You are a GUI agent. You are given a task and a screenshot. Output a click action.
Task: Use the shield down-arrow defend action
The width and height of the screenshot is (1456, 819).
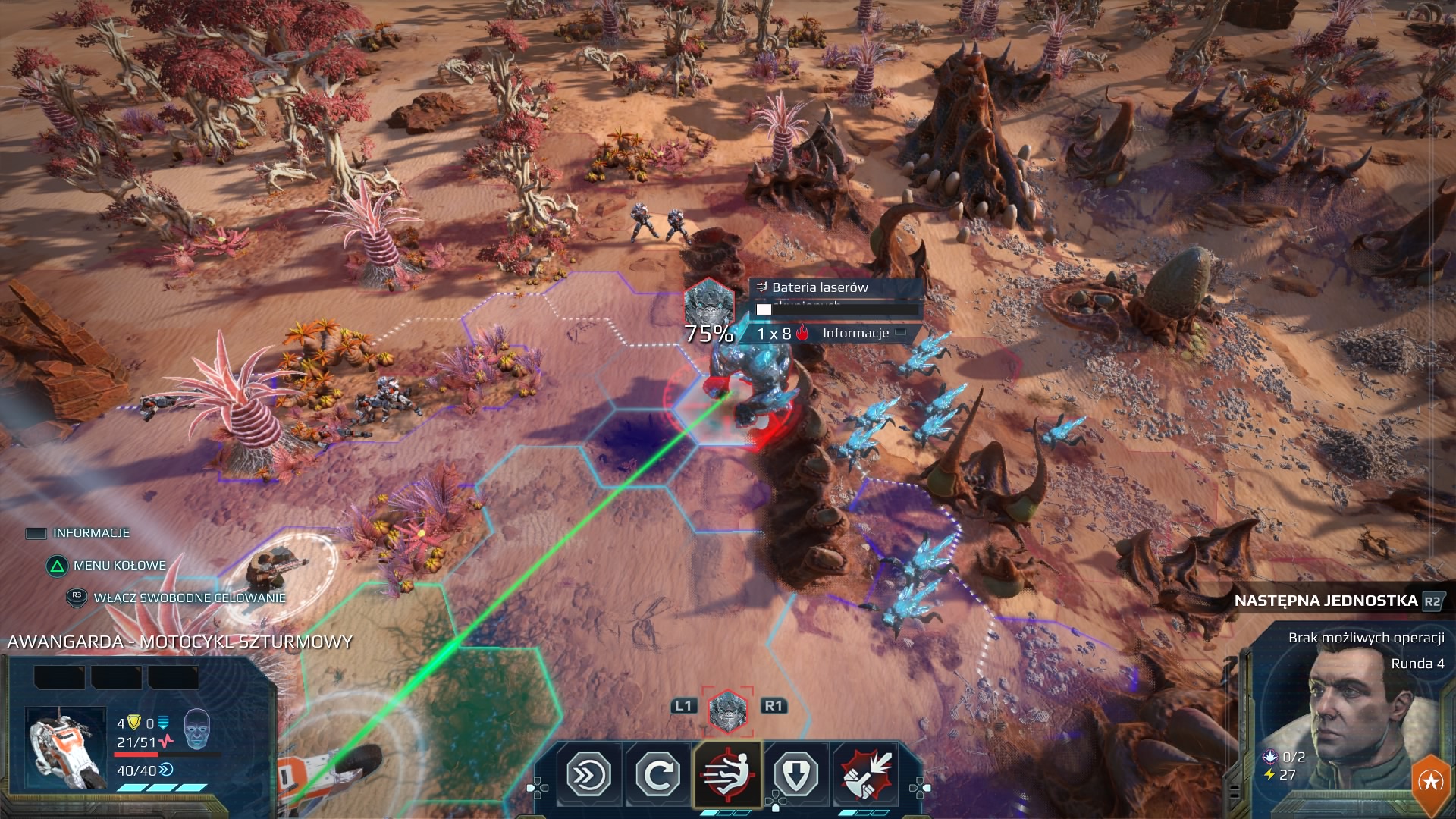click(795, 775)
